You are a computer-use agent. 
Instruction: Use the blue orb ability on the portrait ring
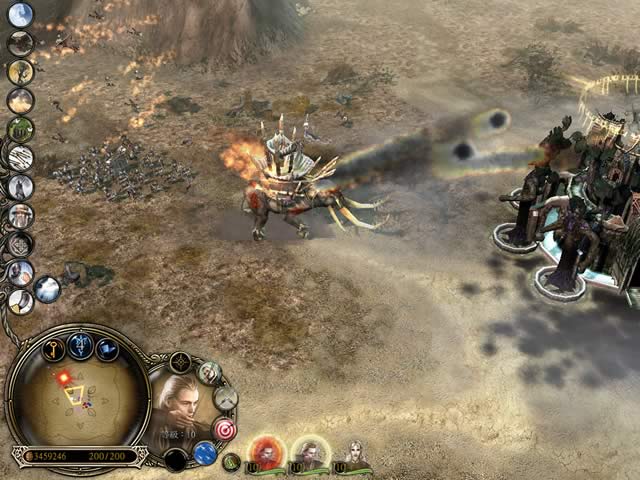(205, 453)
